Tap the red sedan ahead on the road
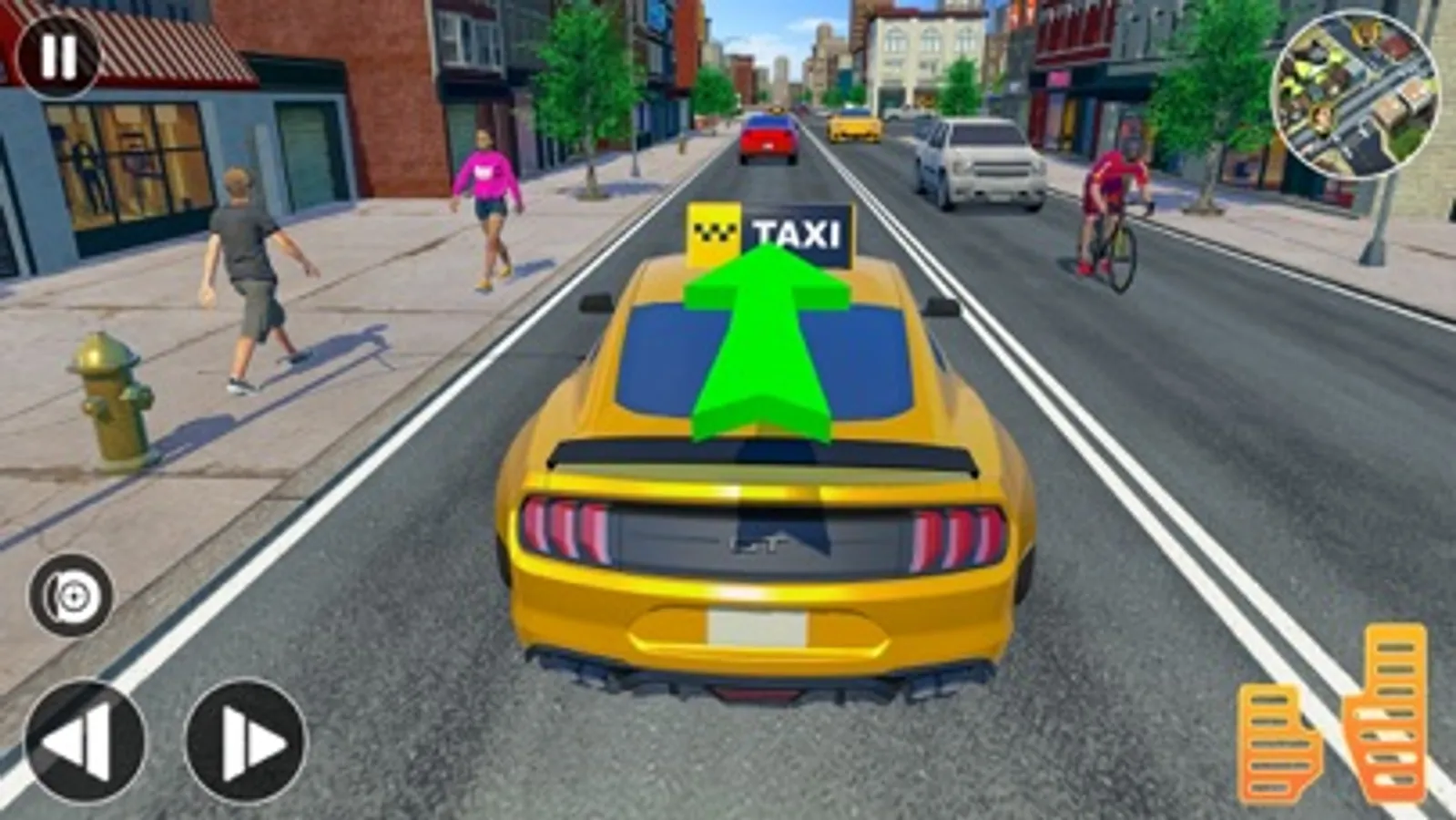 tap(768, 137)
